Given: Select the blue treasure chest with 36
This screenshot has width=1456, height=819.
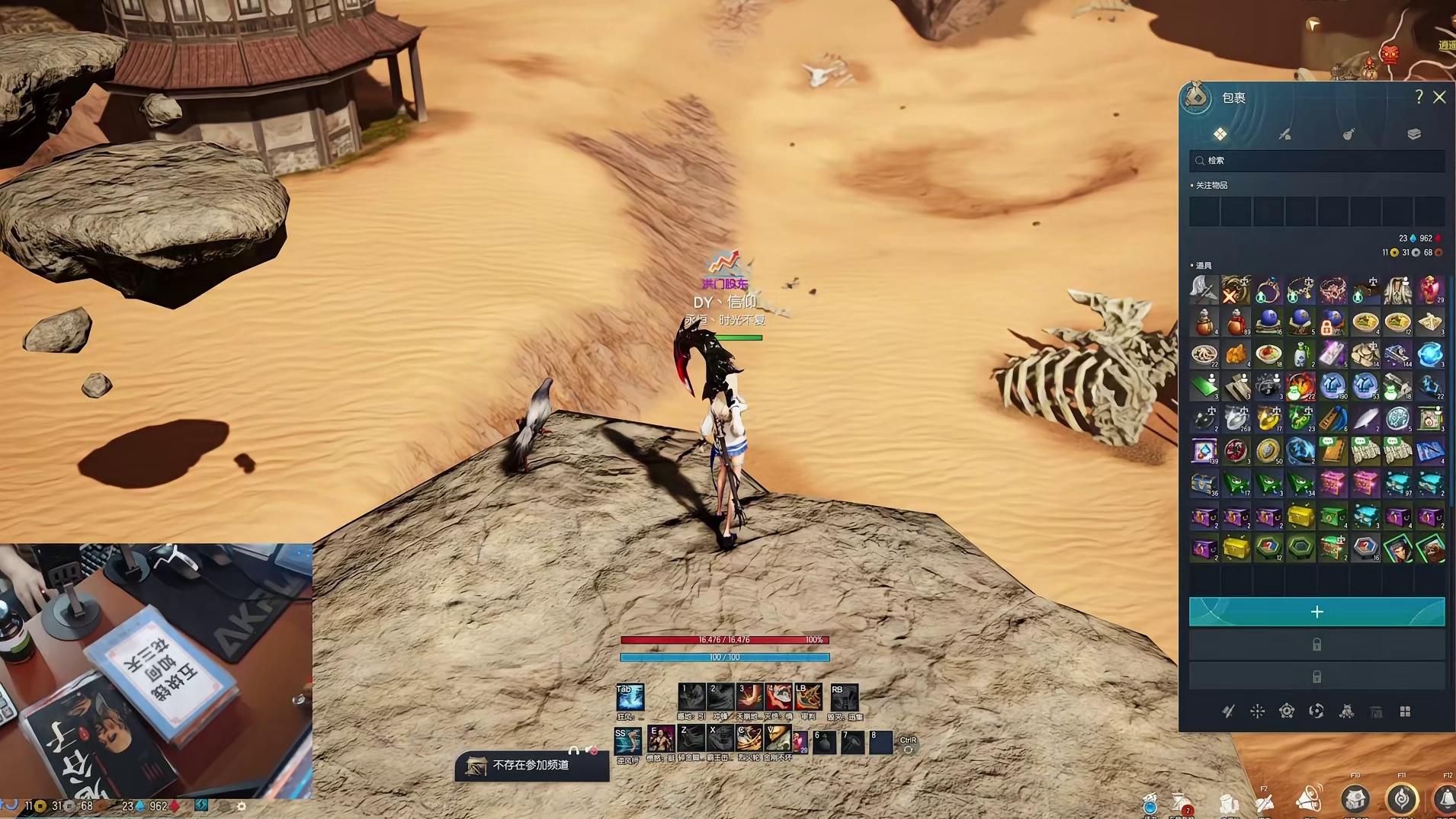Looking at the screenshot, I should (x=1204, y=484).
